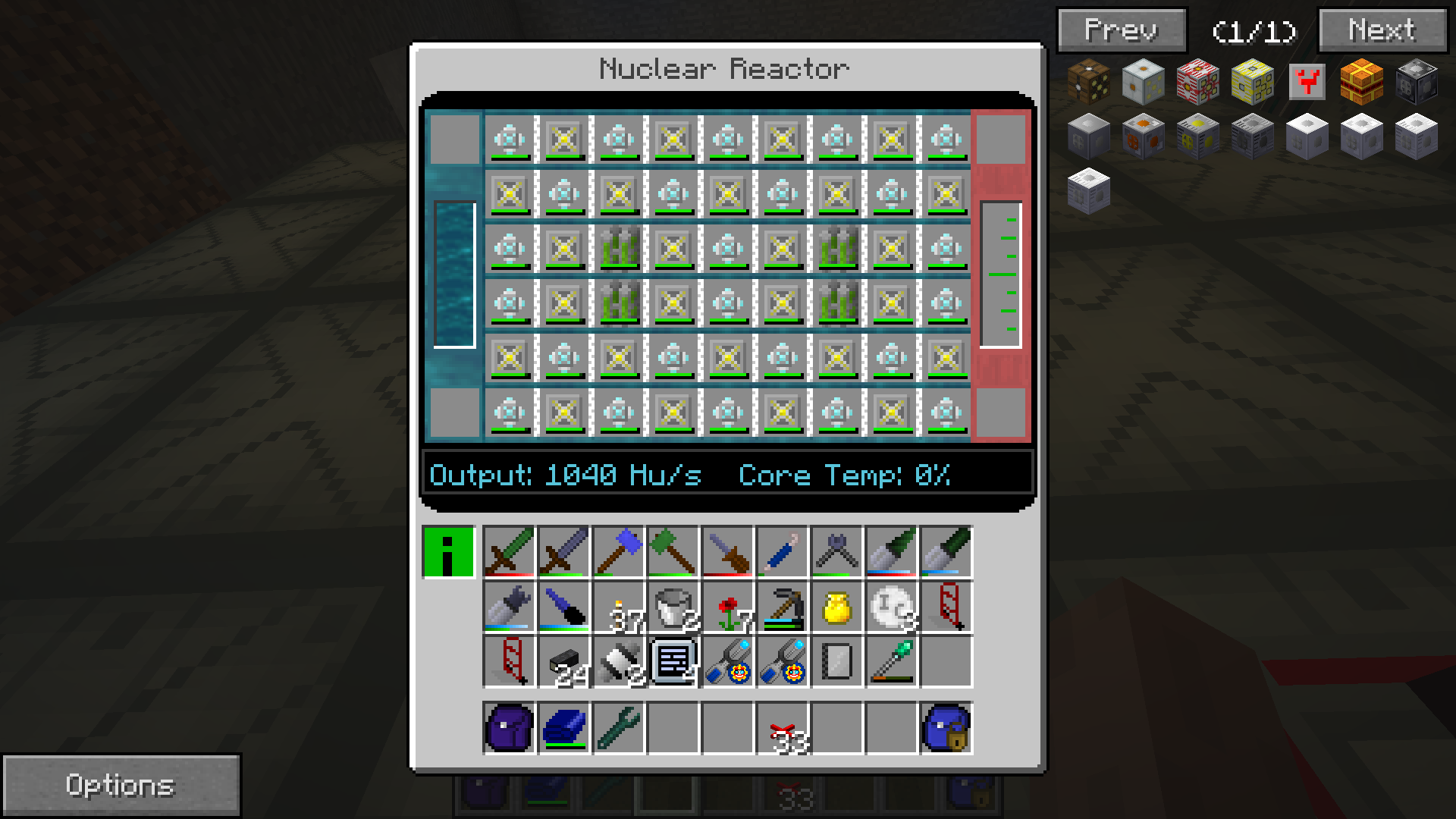Select the red poppy flower stack
1456x819 pixels.
pyautogui.click(x=728, y=607)
